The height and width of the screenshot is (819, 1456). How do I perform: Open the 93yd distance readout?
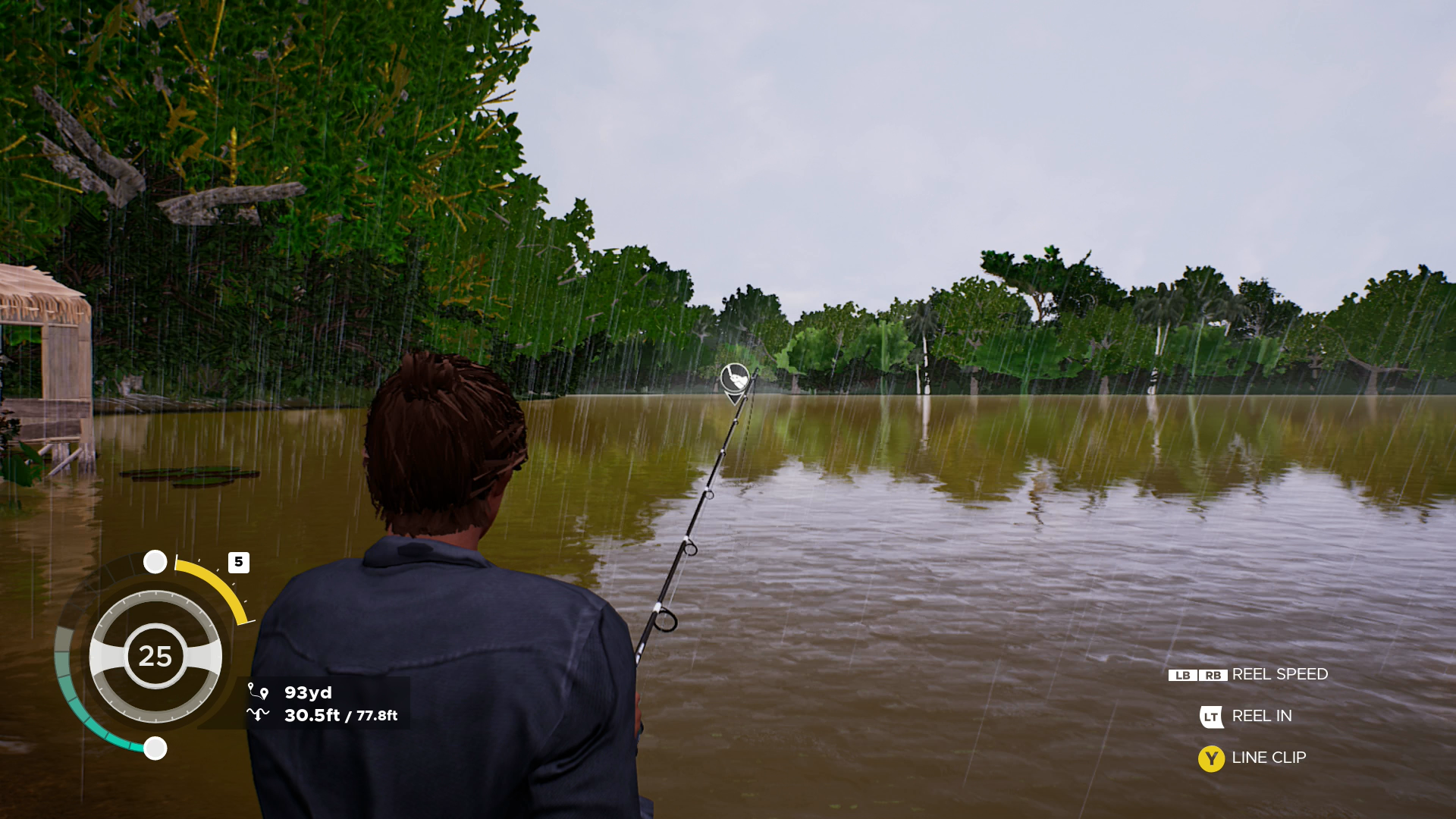coord(309,692)
